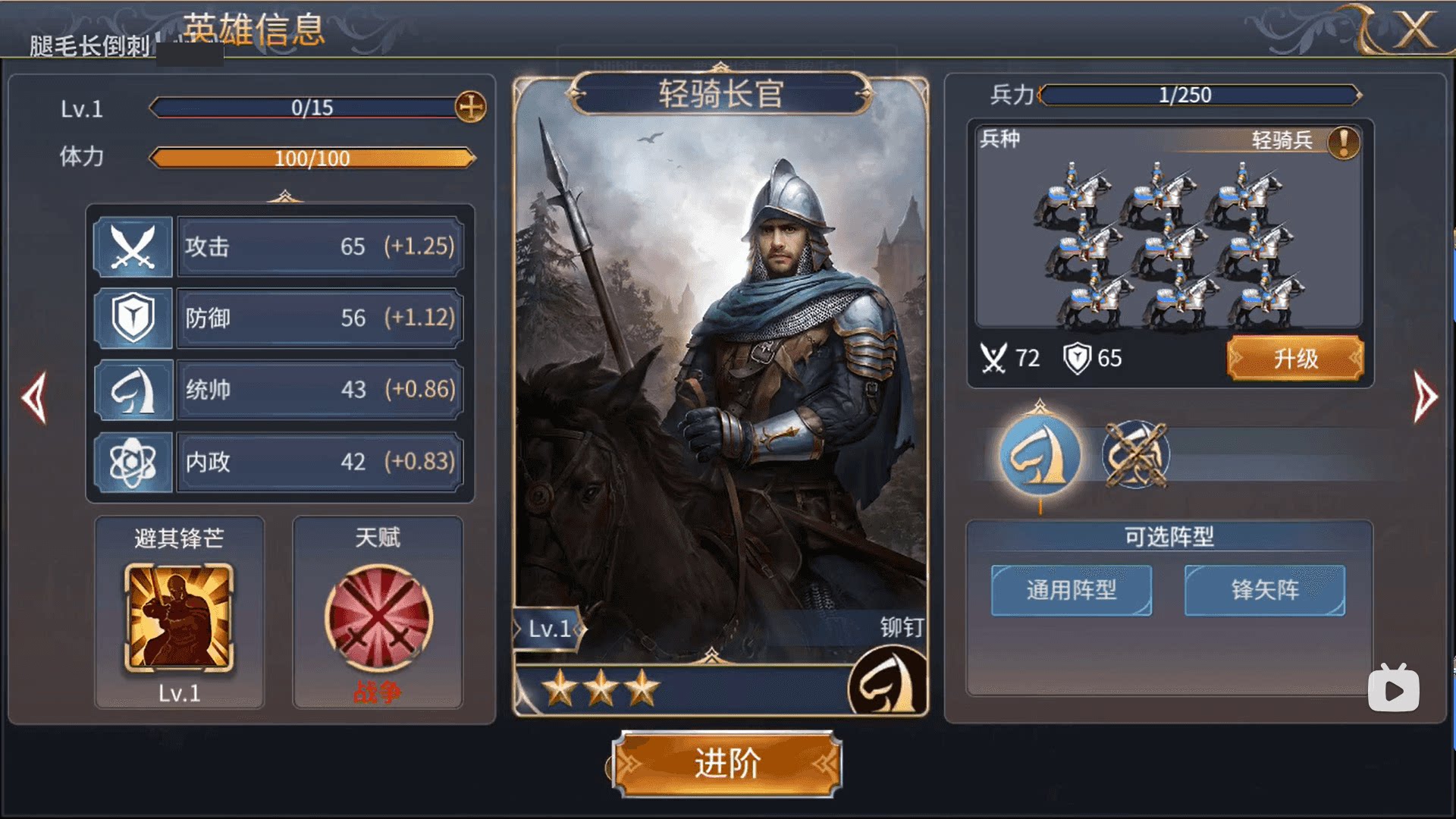This screenshot has height=819, width=1456.
Task: Click the 内政 internal affairs icon
Action: [133, 461]
